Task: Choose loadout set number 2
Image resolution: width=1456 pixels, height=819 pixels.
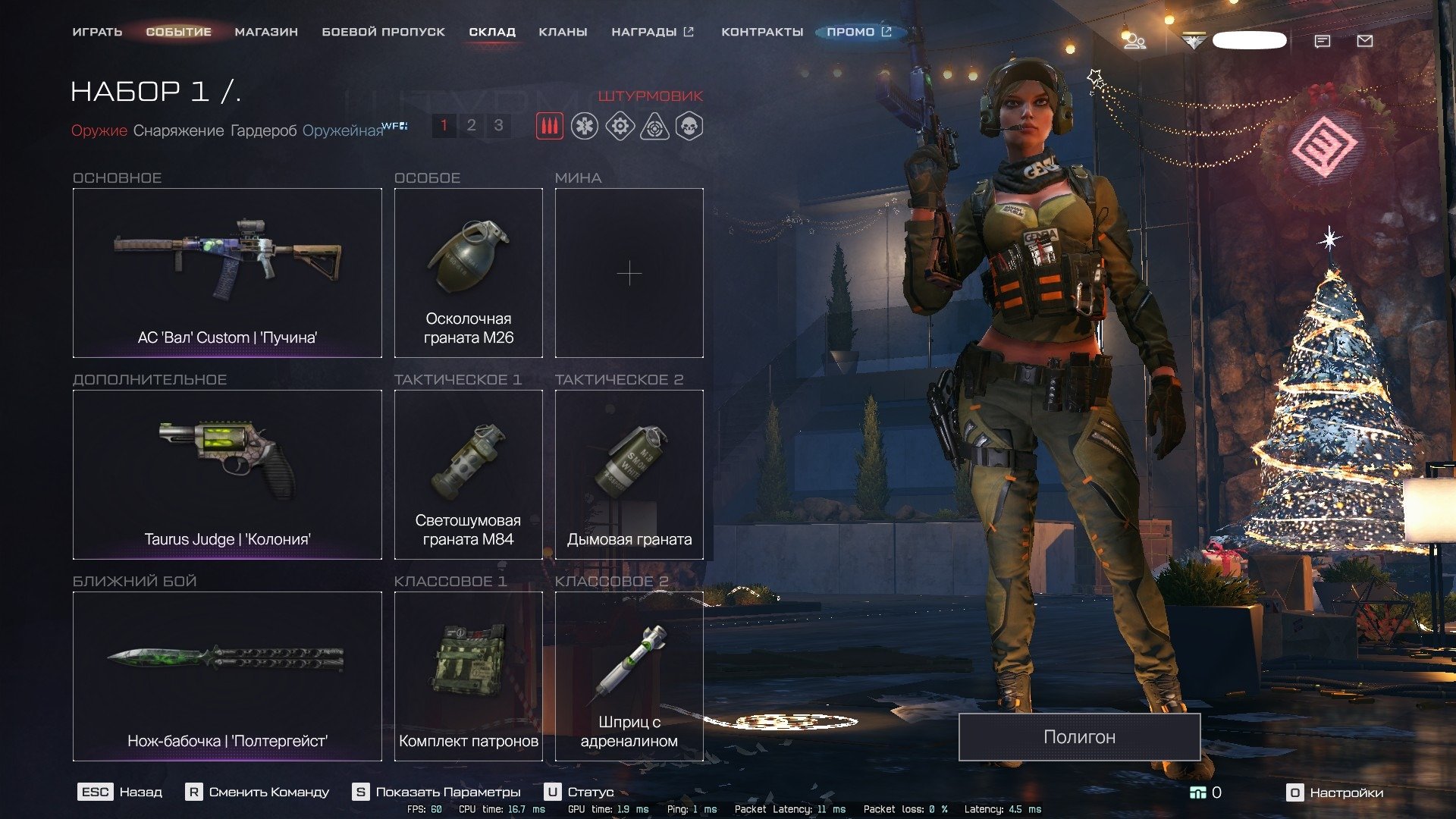Action: tap(471, 125)
